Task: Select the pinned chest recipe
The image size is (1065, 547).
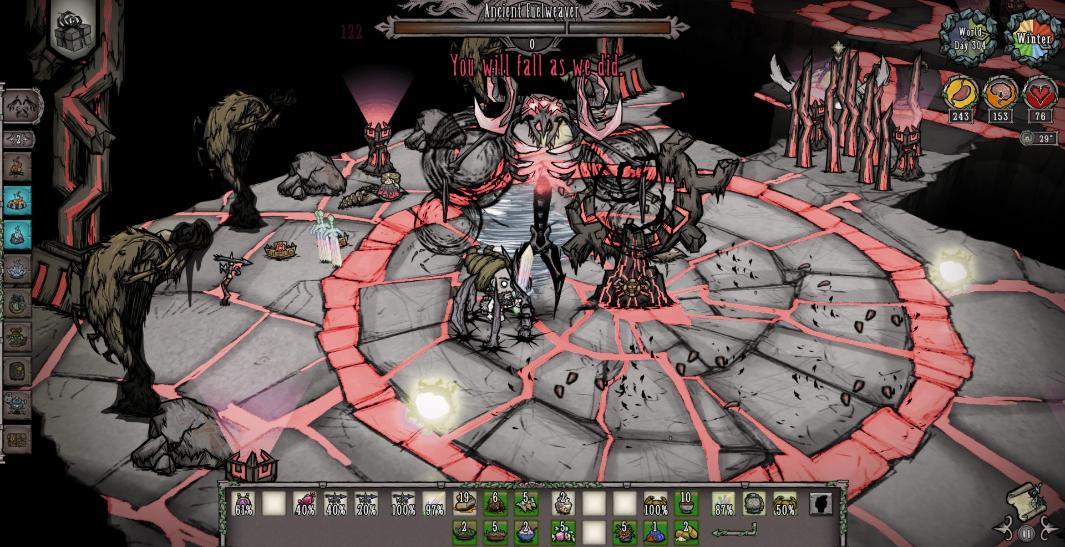Action: pos(18,439)
